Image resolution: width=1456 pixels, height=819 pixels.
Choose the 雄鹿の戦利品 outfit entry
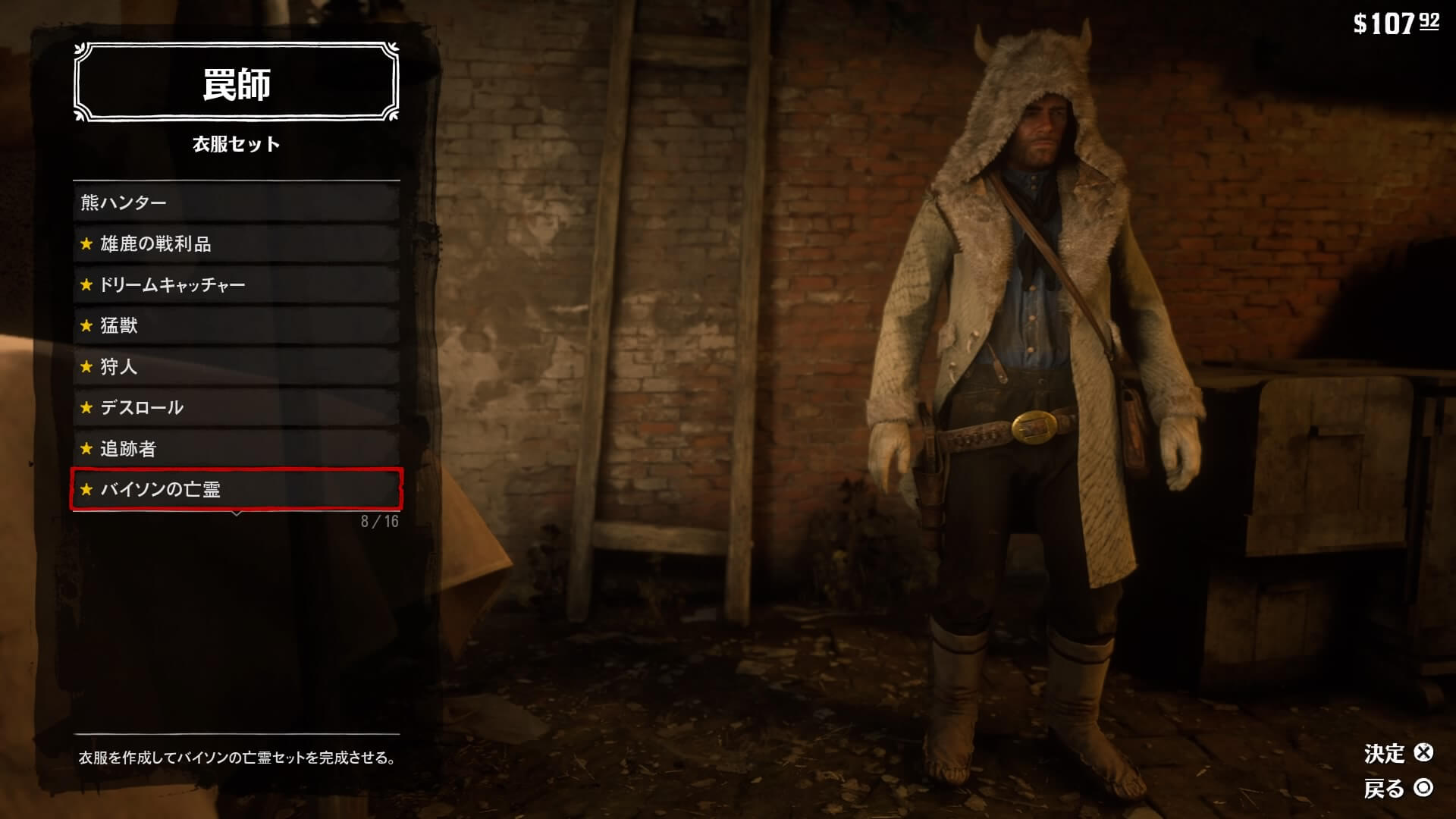pos(236,243)
